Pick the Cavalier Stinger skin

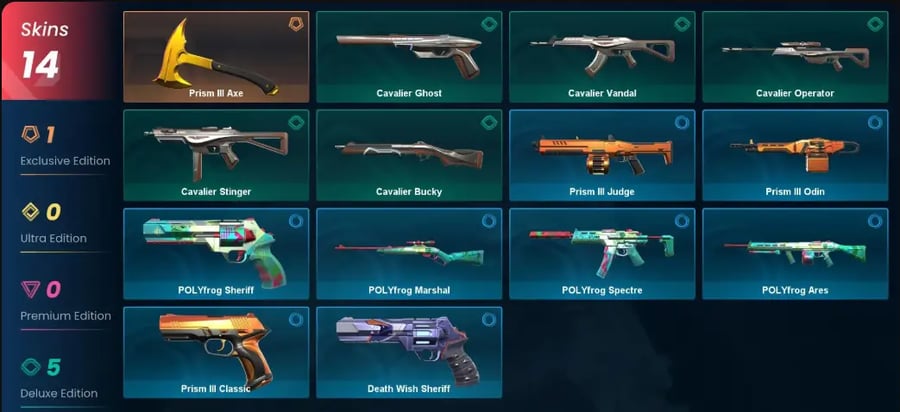pos(216,155)
